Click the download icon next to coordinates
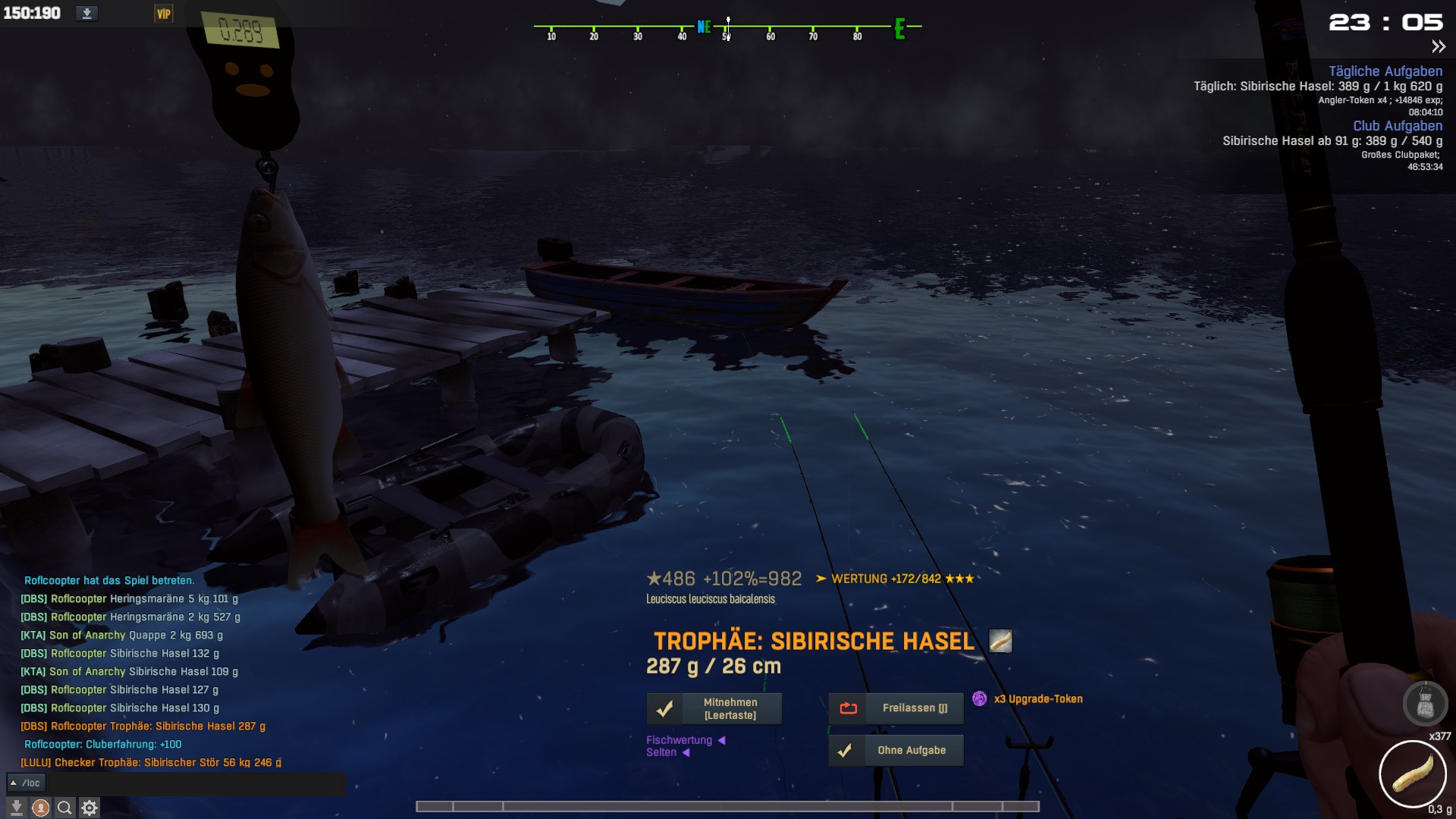Viewport: 1456px width, 819px height. point(87,14)
